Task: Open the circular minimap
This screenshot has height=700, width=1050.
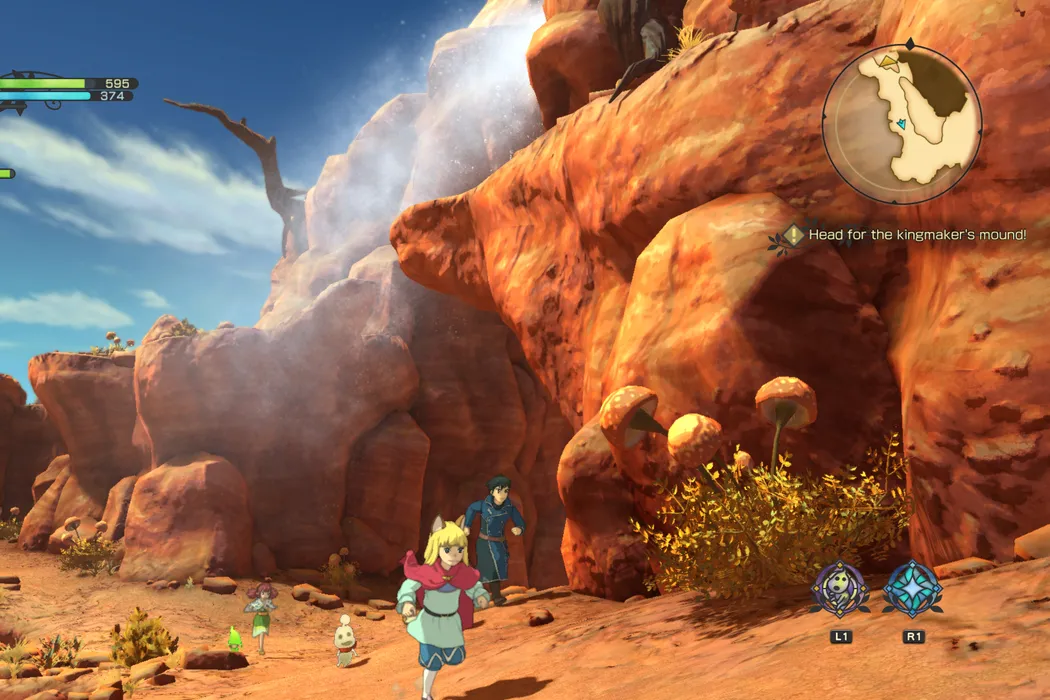Action: coord(902,126)
